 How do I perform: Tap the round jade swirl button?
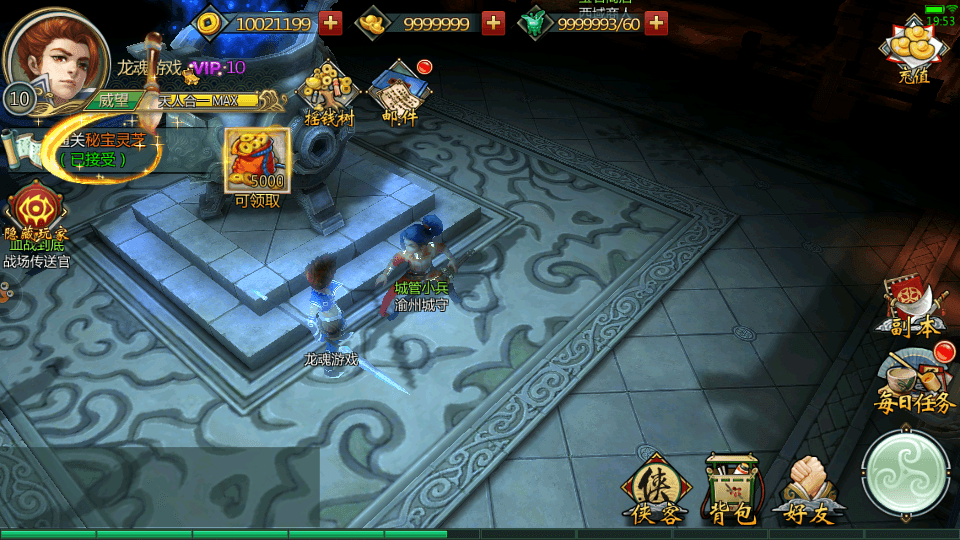pyautogui.click(x=905, y=472)
